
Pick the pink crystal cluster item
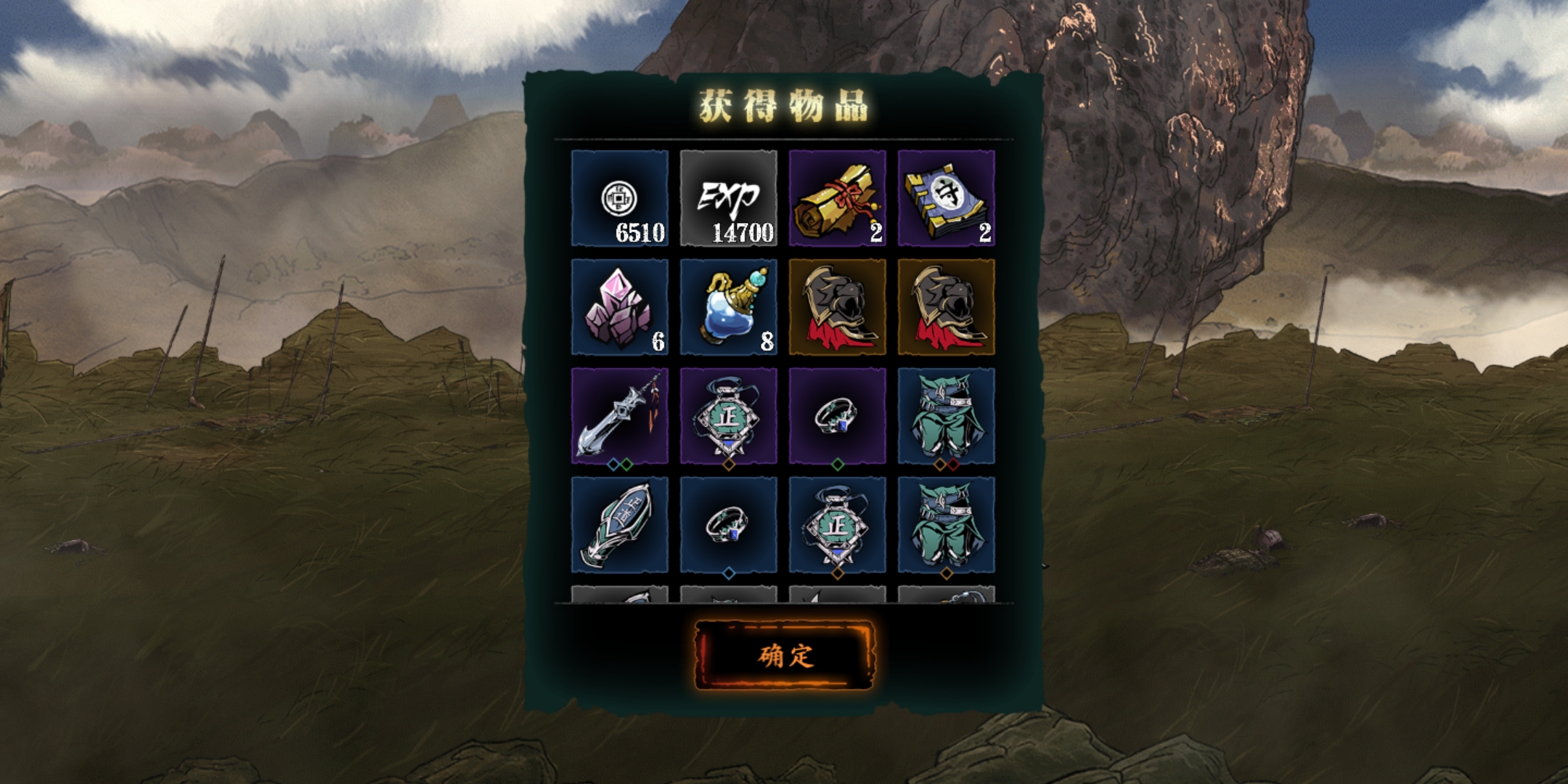[619, 307]
